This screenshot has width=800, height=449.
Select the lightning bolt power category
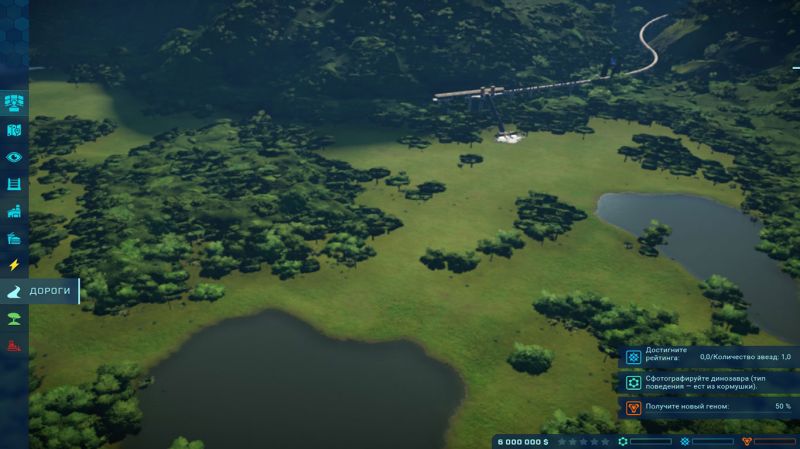pyautogui.click(x=14, y=265)
